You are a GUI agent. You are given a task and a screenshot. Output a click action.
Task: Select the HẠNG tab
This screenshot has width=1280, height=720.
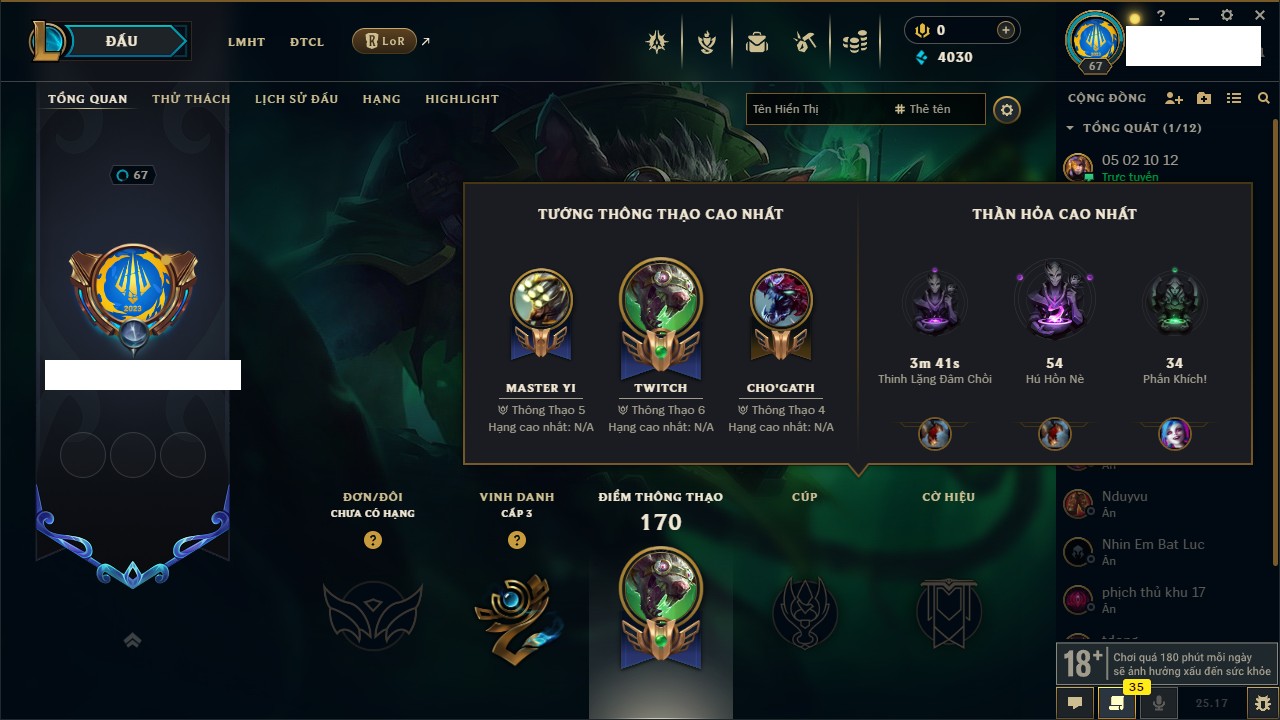[381, 99]
